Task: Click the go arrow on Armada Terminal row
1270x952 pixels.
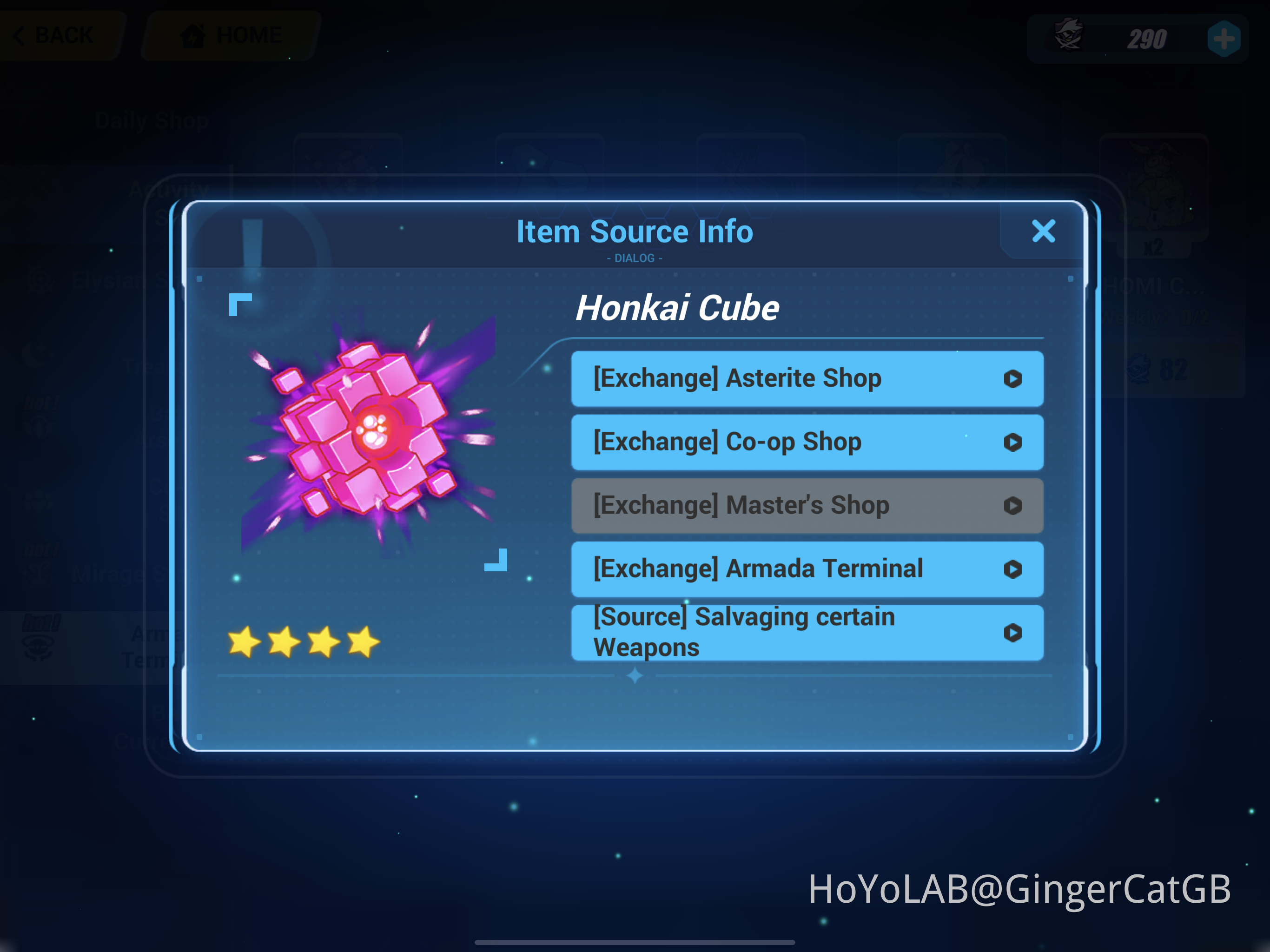Action: [x=1013, y=569]
